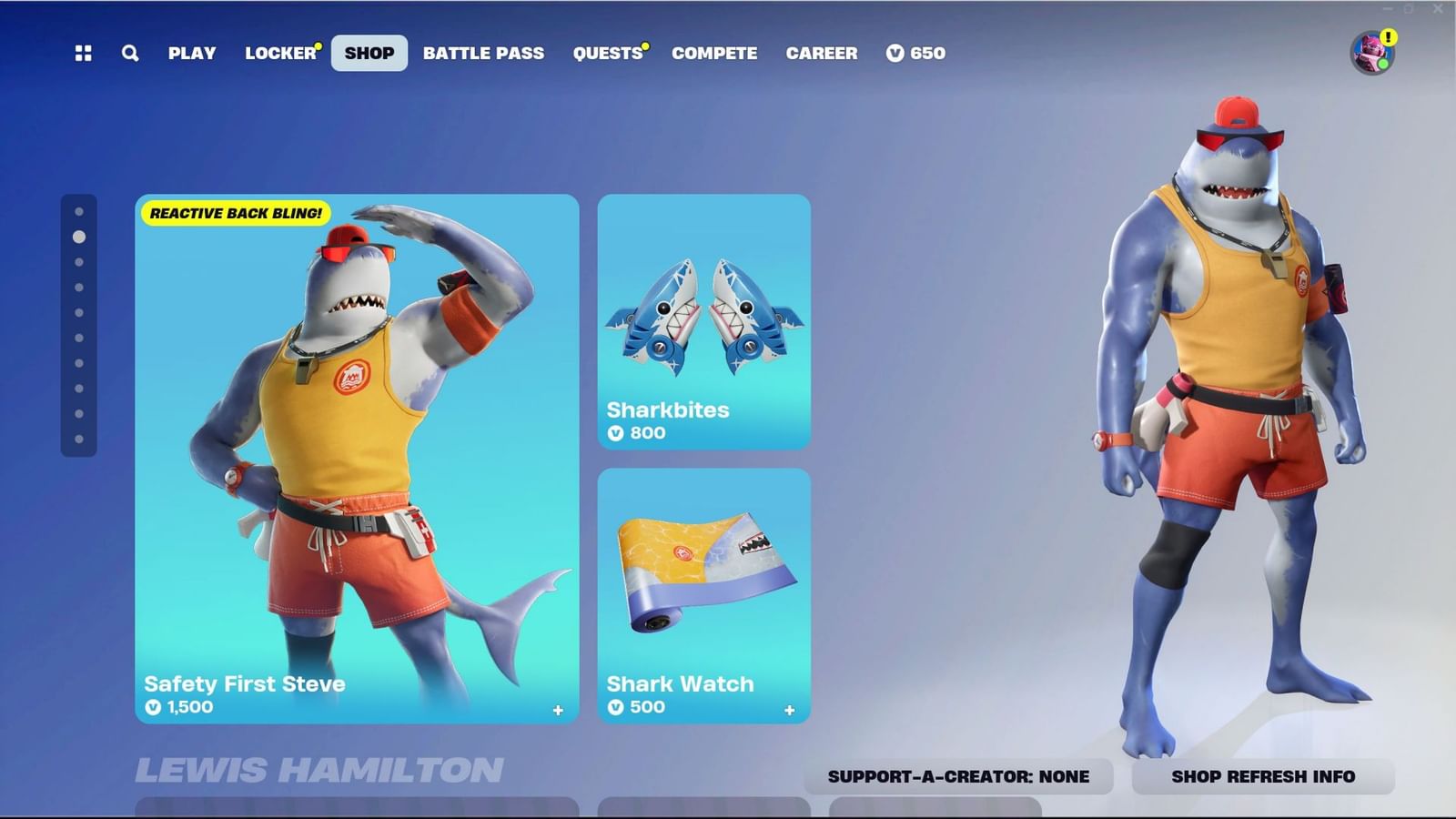This screenshot has width=1456, height=819.
Task: Click the yellow exclamation notification badge
Action: (1387, 36)
